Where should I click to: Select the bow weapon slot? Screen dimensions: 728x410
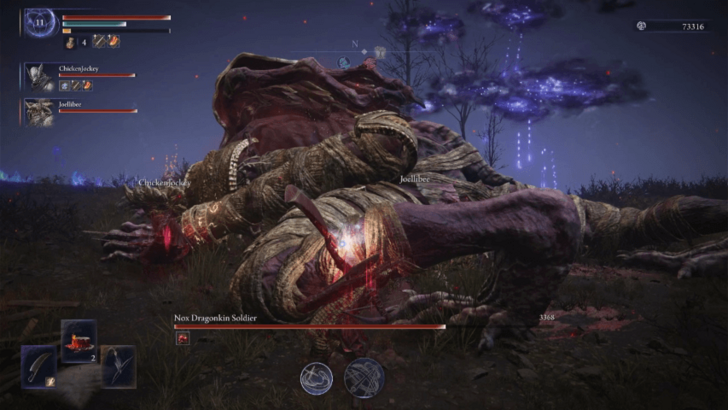pos(118,365)
